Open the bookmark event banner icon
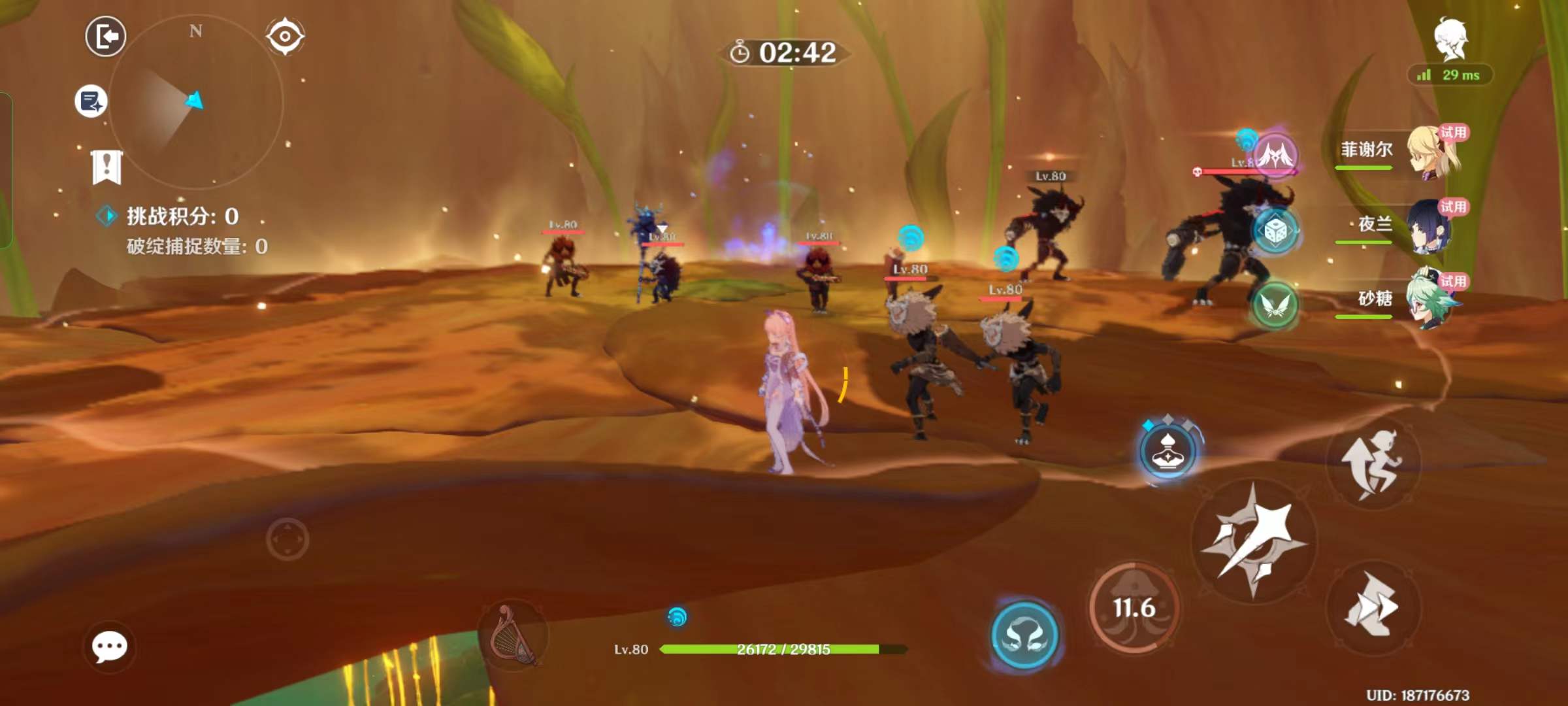Viewport: 1568px width, 706px height. [106, 167]
